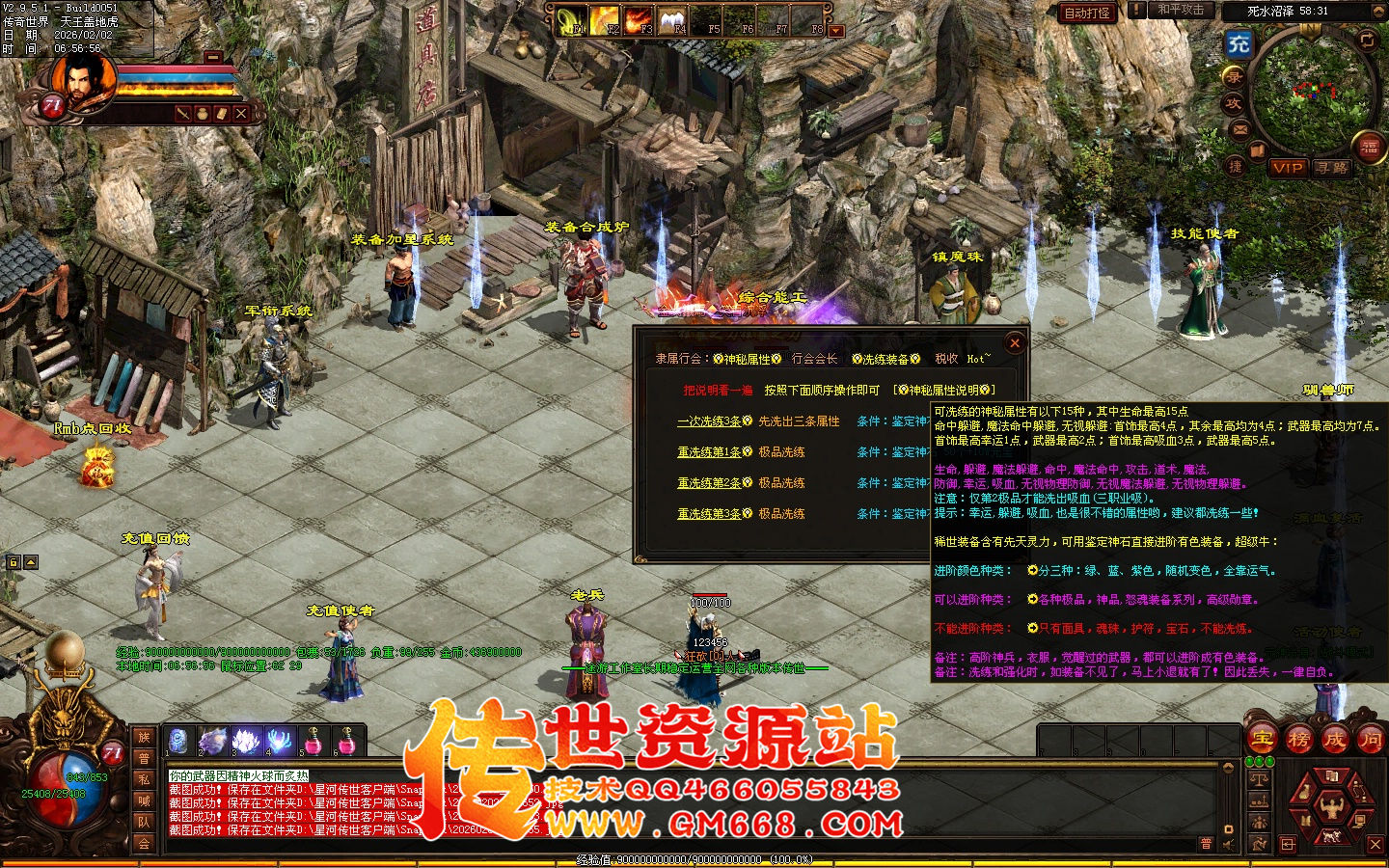The width and height of the screenshot is (1389, 868).
Task: Click the 录 record icon left of minimap
Action: pyautogui.click(x=1236, y=76)
